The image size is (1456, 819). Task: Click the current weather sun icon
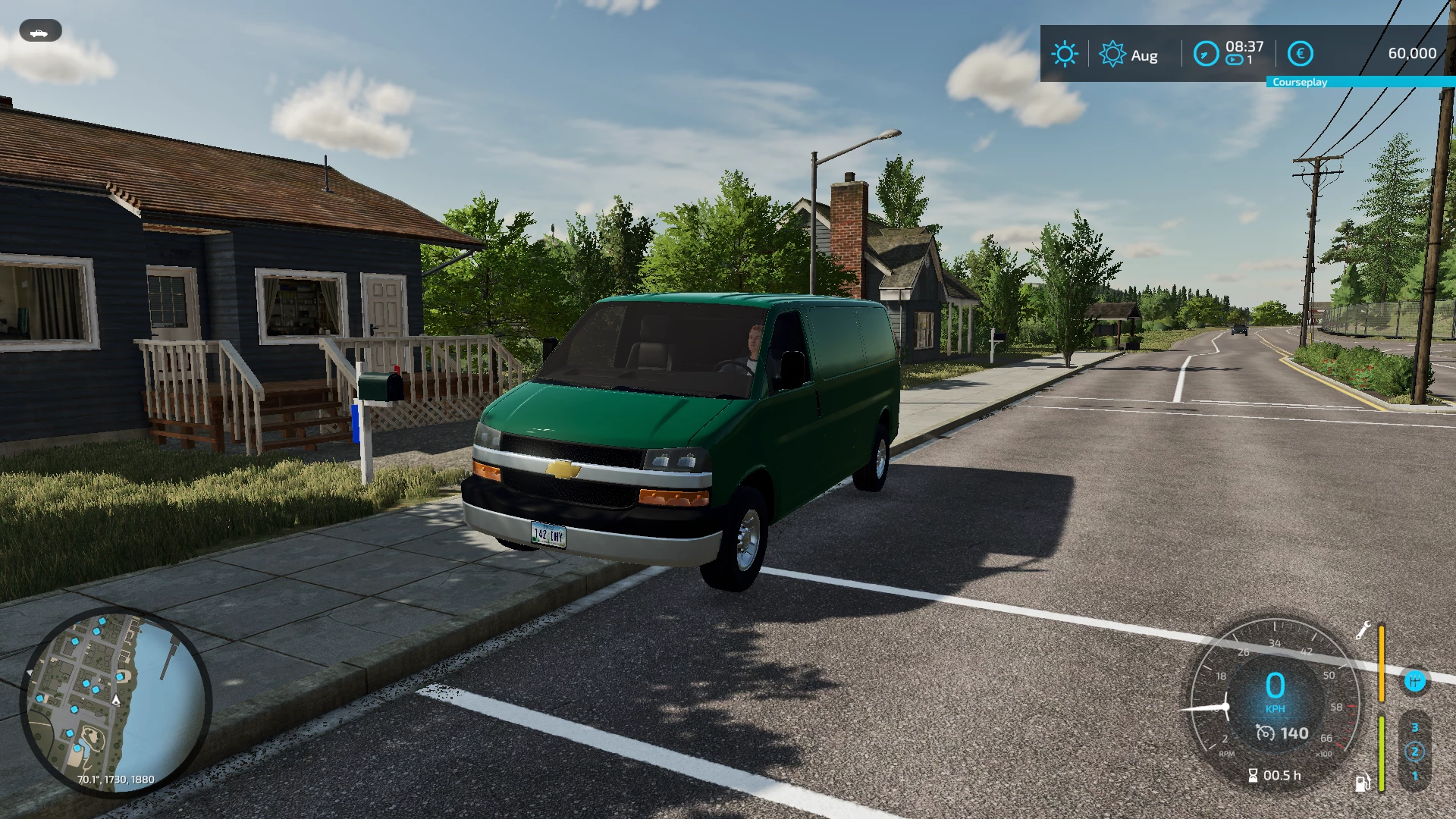click(1065, 54)
